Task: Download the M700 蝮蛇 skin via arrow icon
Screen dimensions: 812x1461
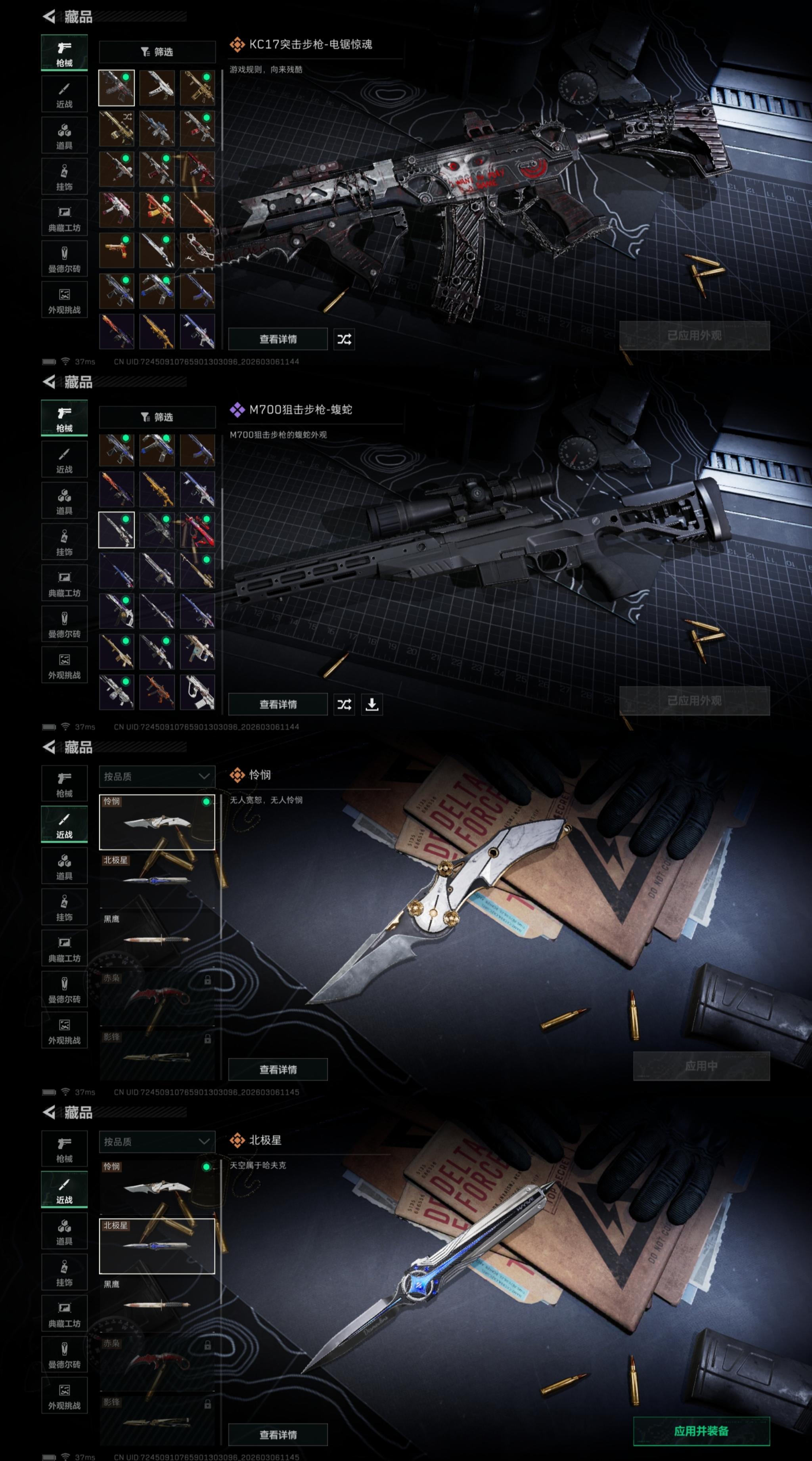Action: 372,704
